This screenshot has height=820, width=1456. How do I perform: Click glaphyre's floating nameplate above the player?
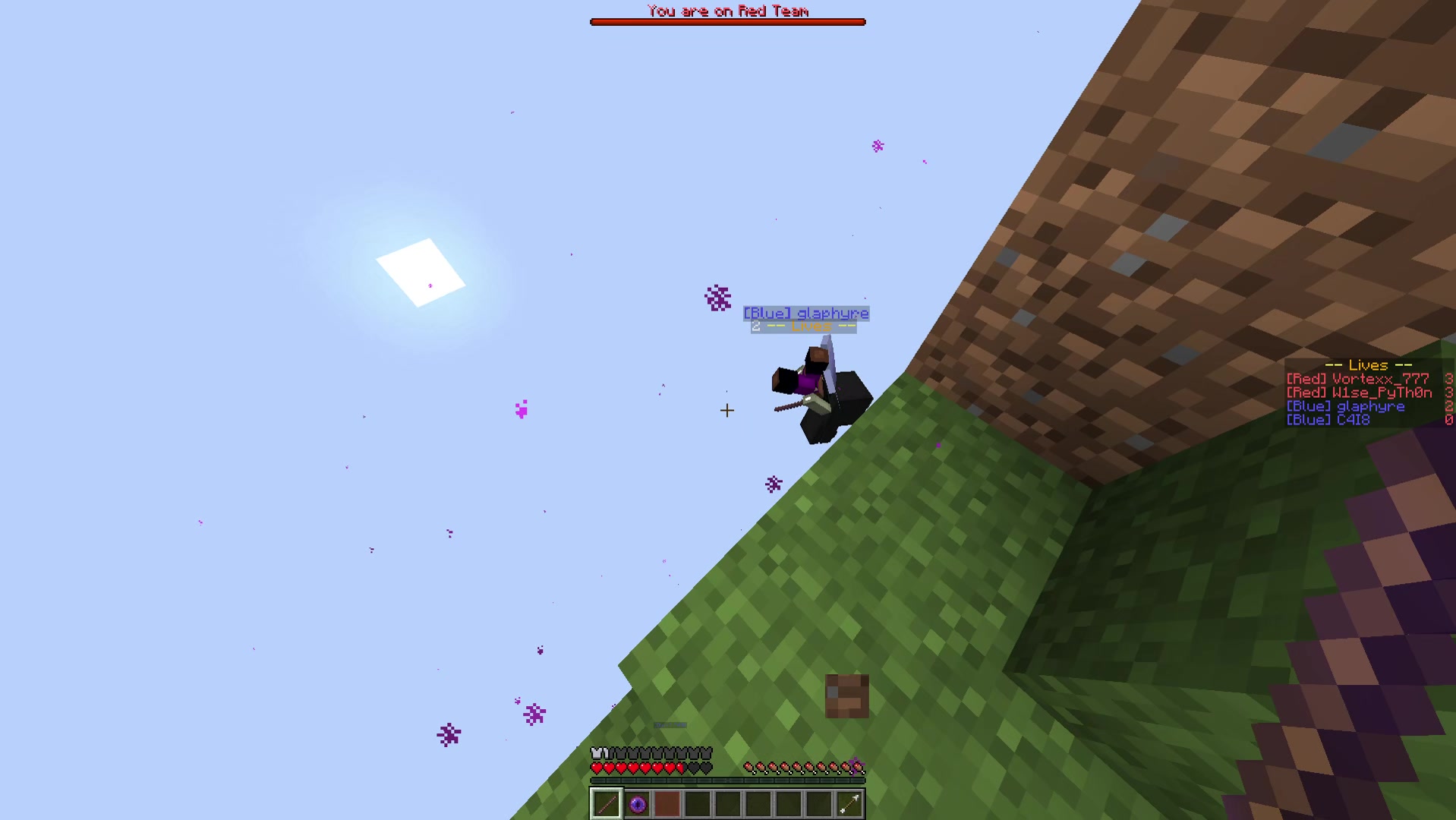click(806, 313)
